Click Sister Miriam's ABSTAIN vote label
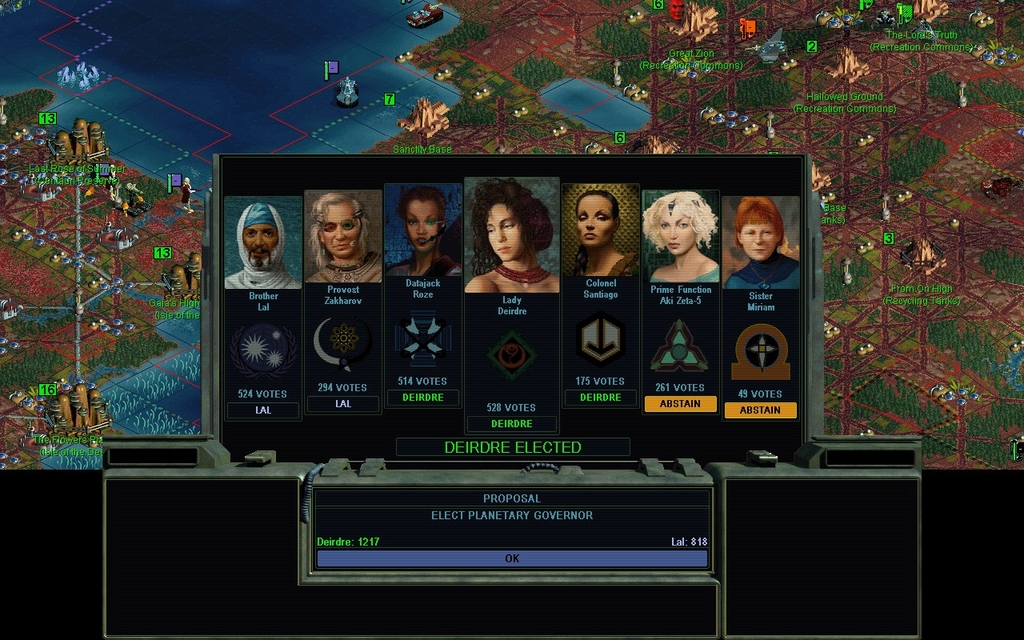Screen dimensions: 1024x640 [x=760, y=410]
